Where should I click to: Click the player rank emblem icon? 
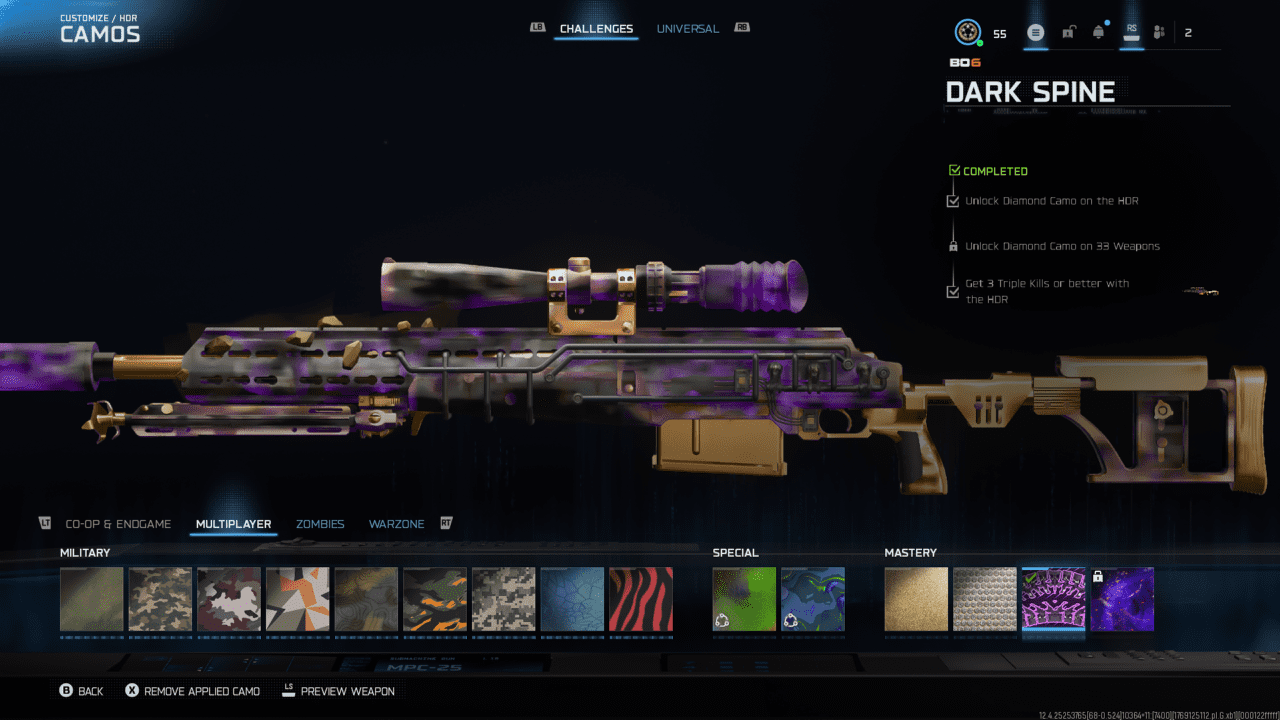pyautogui.click(x=967, y=33)
